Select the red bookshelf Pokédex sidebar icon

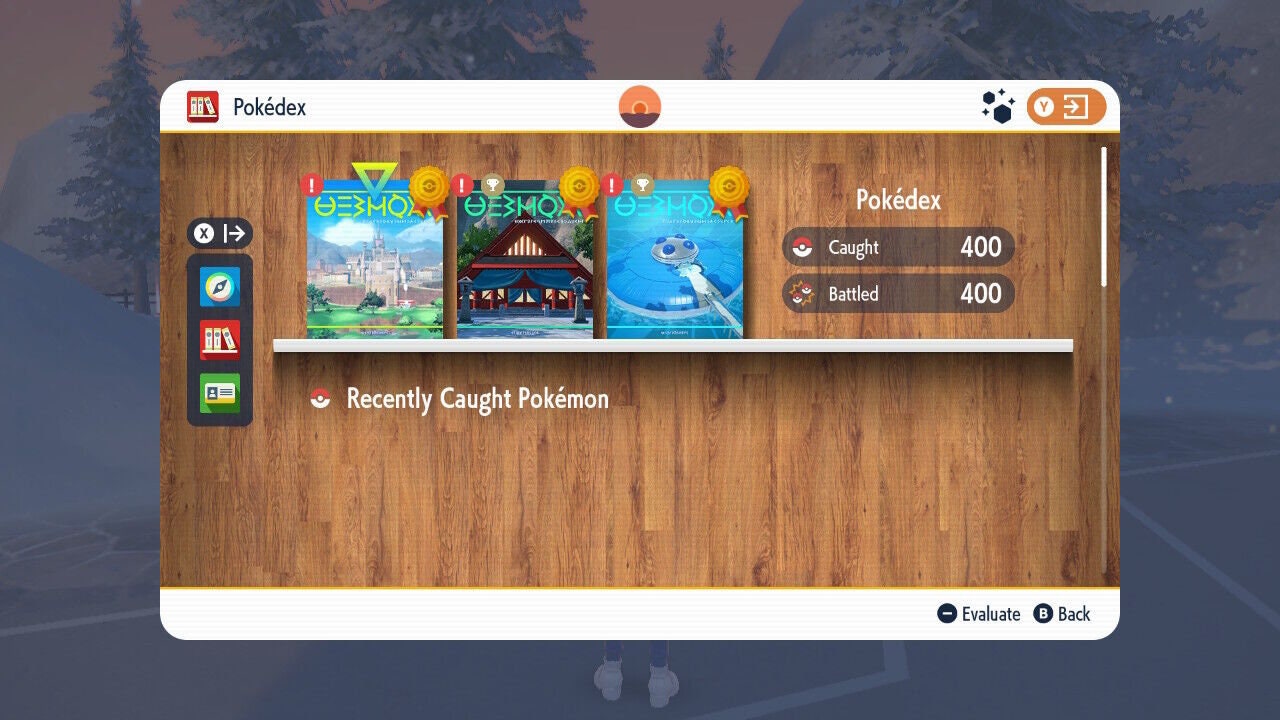219,340
